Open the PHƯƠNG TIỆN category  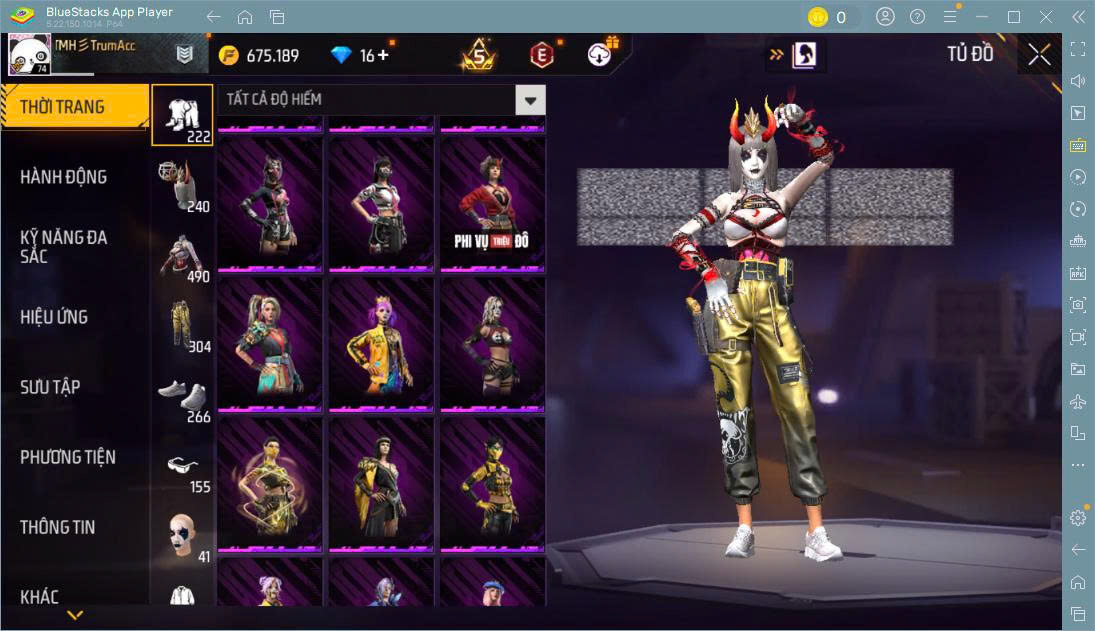pos(68,457)
